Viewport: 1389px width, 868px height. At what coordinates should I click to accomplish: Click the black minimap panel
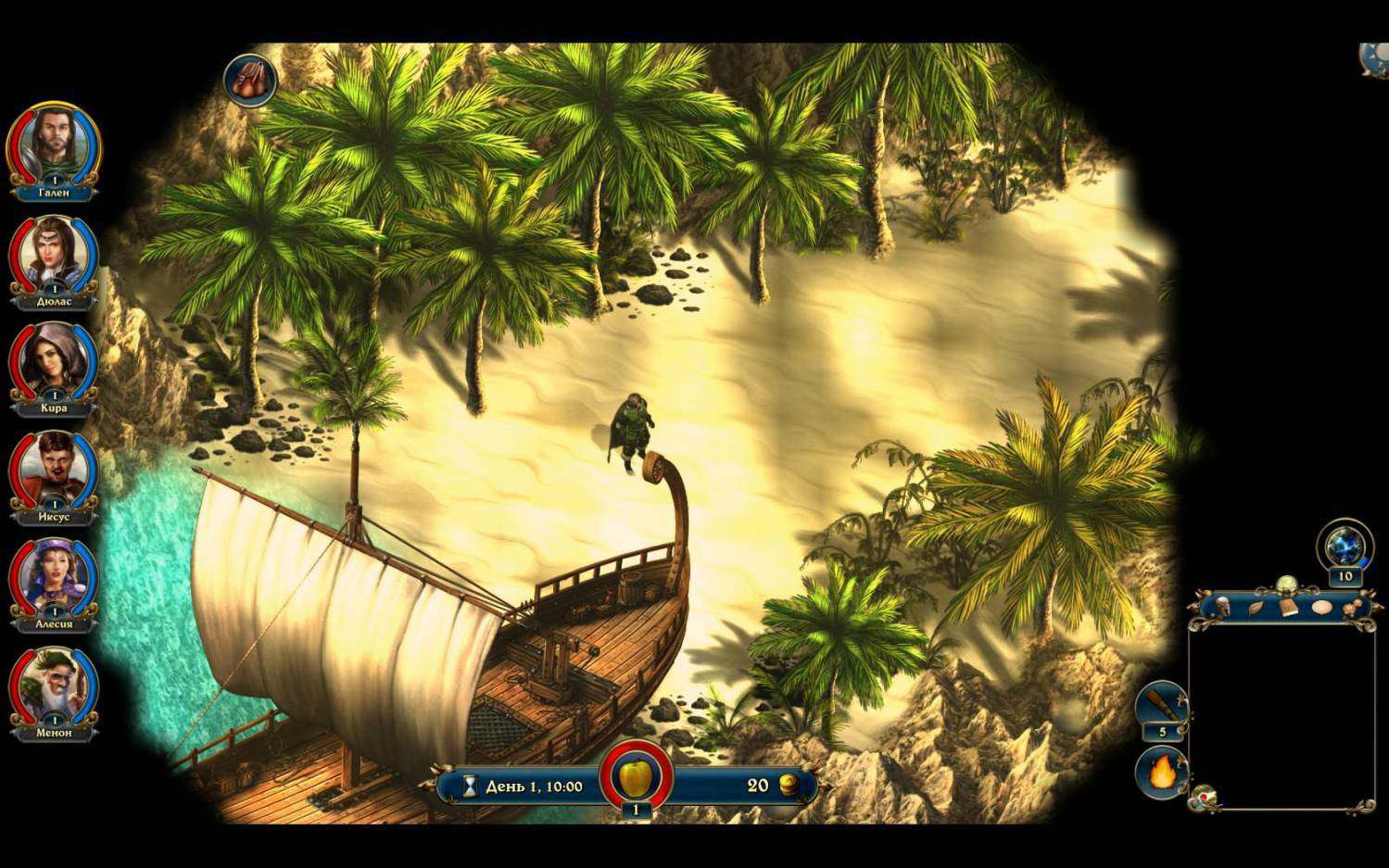tap(1282, 715)
